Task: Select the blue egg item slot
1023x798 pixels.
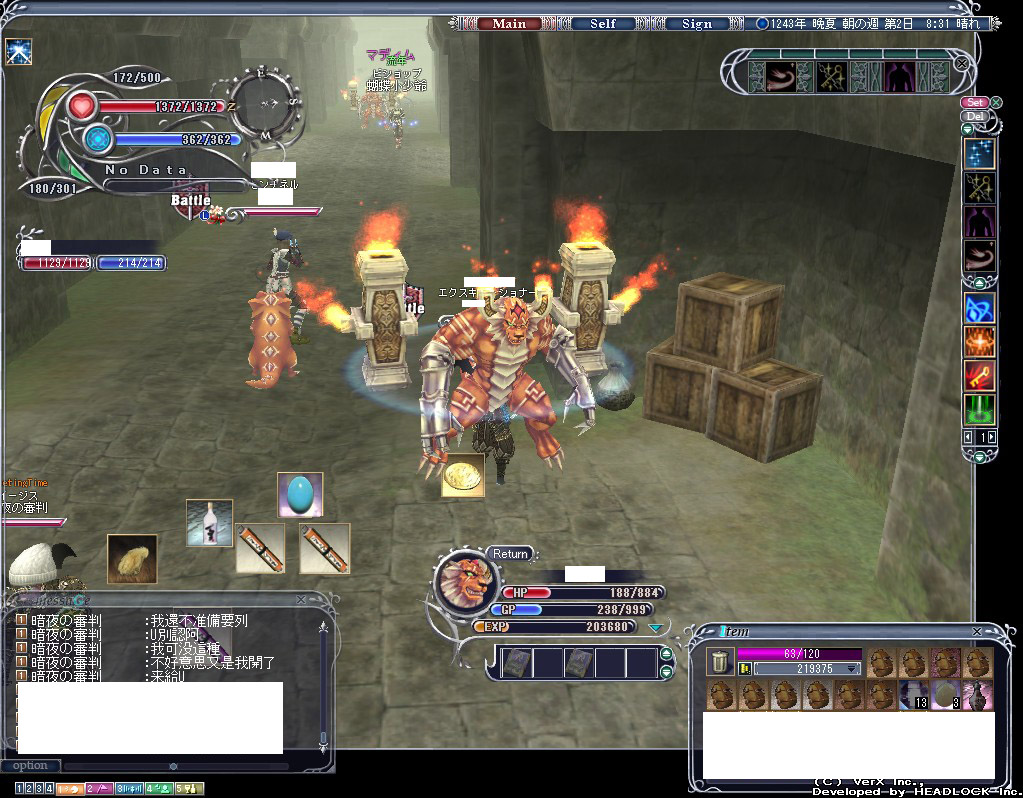Action: coord(300,494)
